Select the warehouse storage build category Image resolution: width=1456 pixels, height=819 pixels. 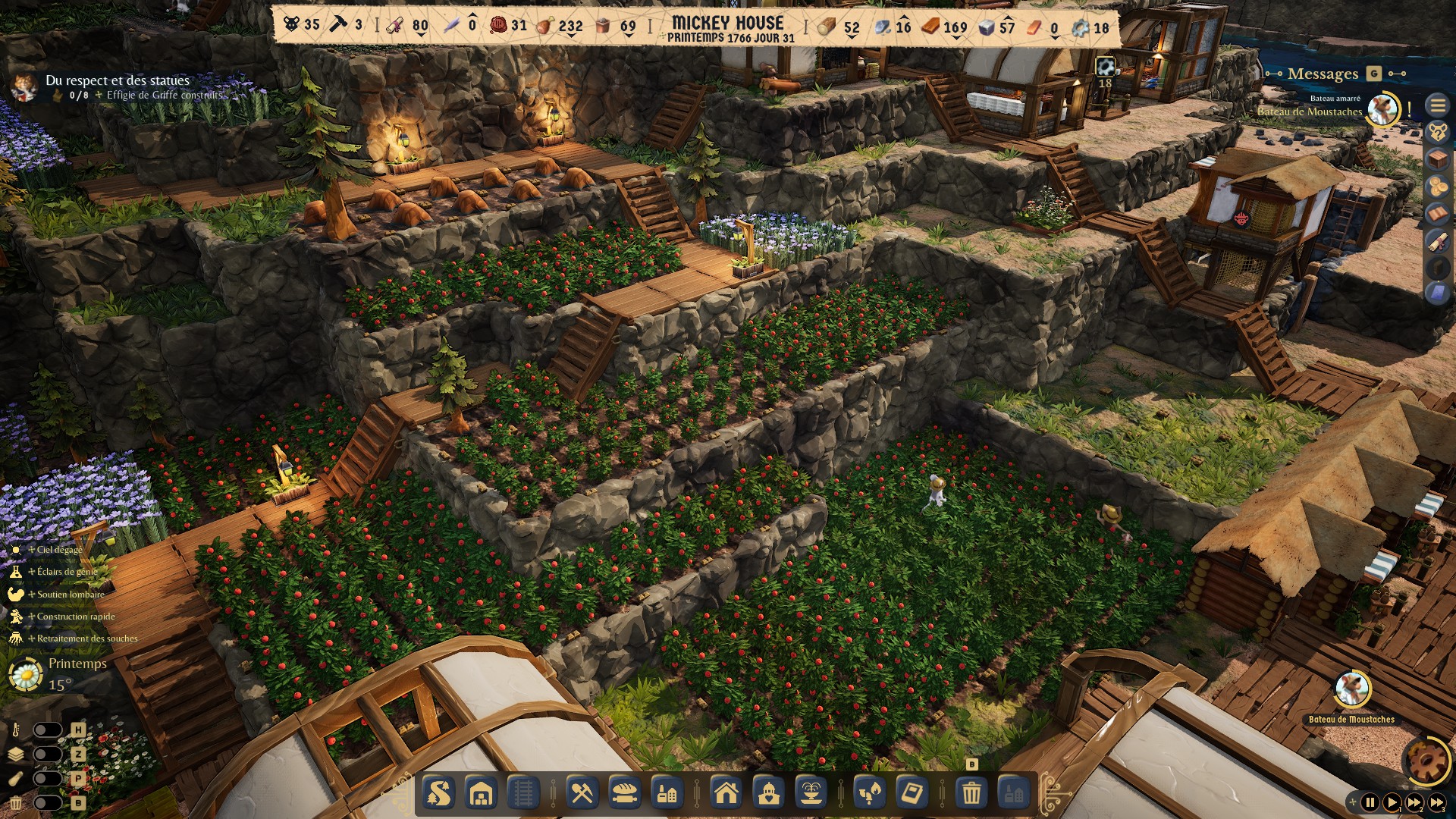[x=482, y=793]
